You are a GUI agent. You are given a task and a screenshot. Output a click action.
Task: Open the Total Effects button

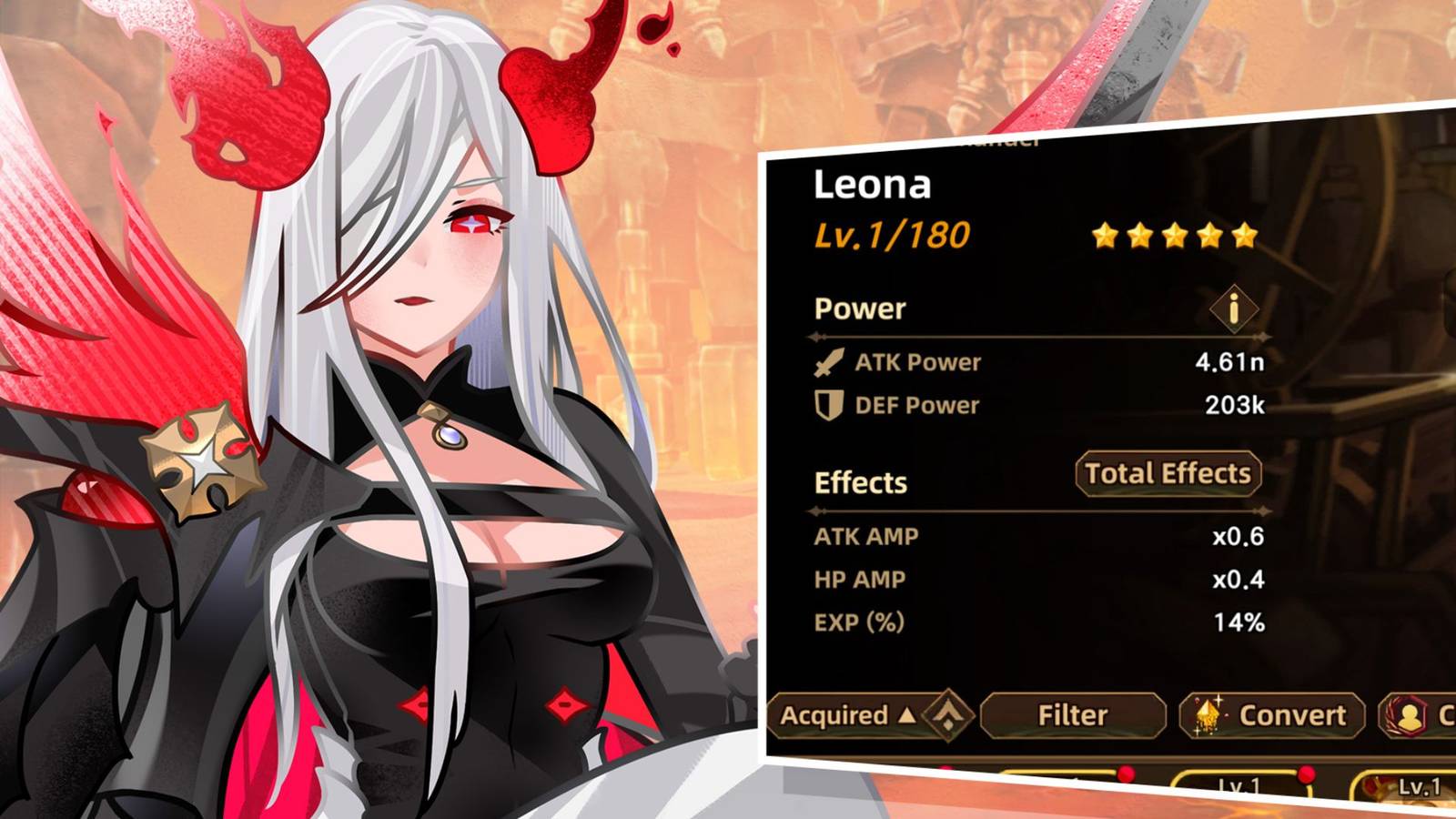click(1168, 474)
